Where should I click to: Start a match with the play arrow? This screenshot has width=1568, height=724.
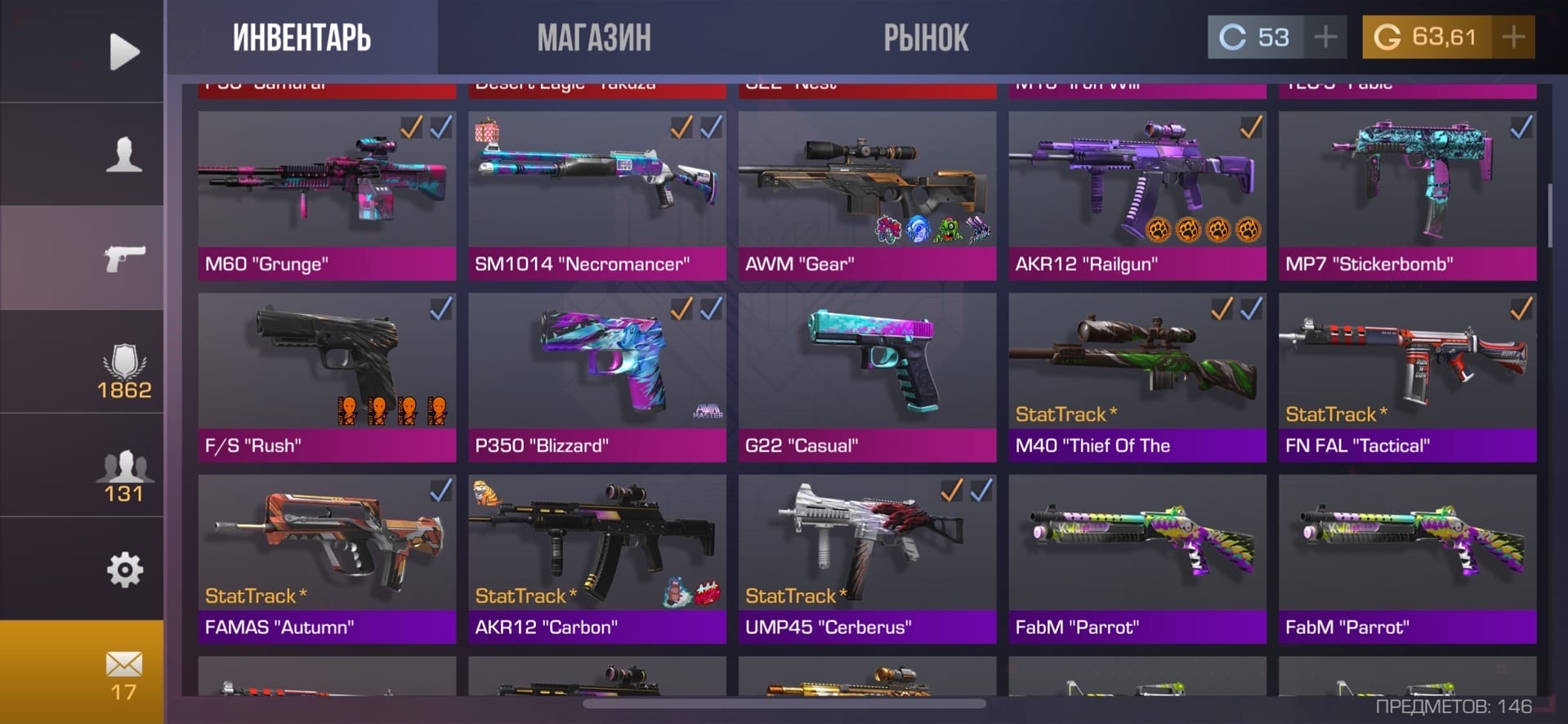(124, 51)
